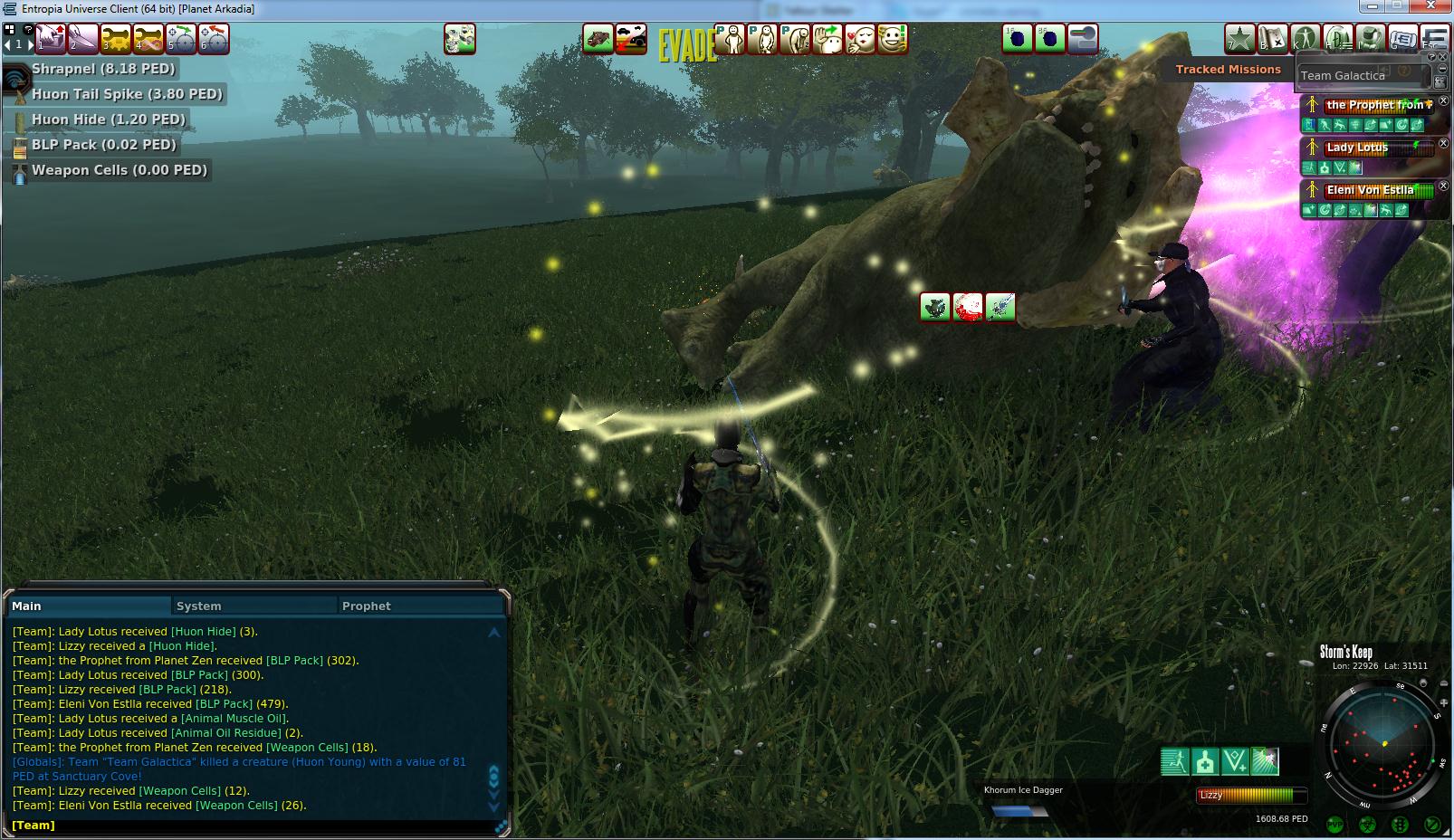Click the laughing emote face icon
Viewport: 1454px width, 840px height.
(x=893, y=39)
